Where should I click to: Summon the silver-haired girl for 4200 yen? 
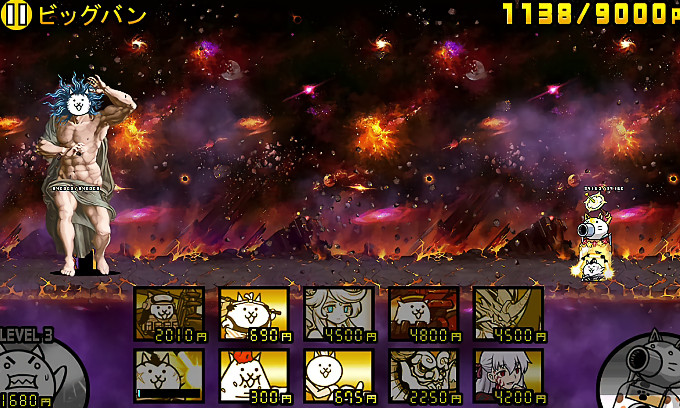point(508,375)
